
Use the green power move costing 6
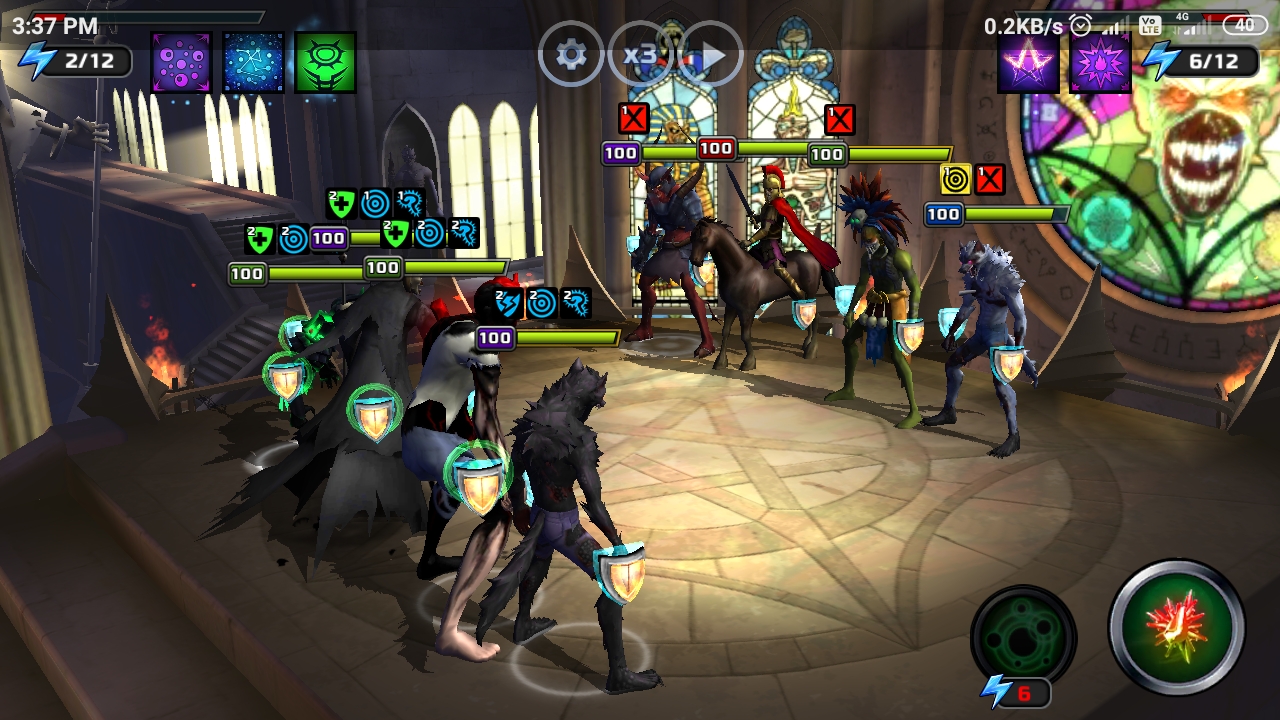coord(1023,637)
